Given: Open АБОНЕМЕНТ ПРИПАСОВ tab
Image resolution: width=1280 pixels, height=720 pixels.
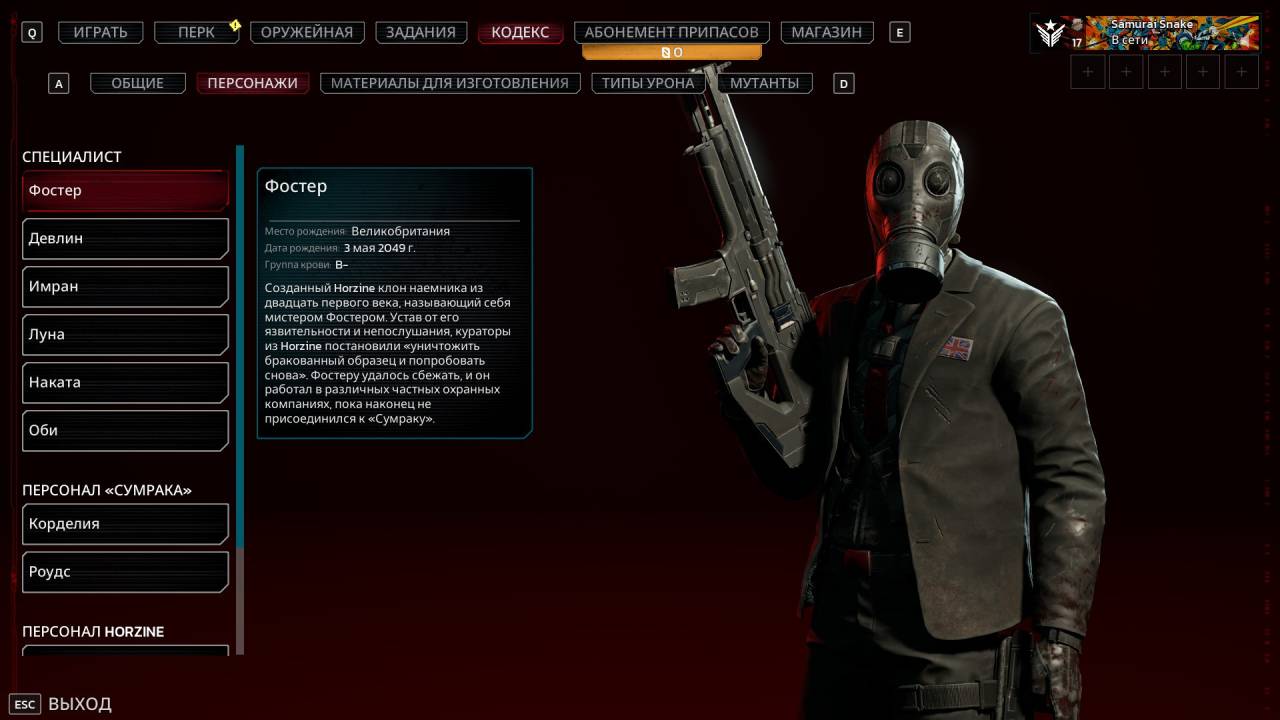Looking at the screenshot, I should [671, 32].
